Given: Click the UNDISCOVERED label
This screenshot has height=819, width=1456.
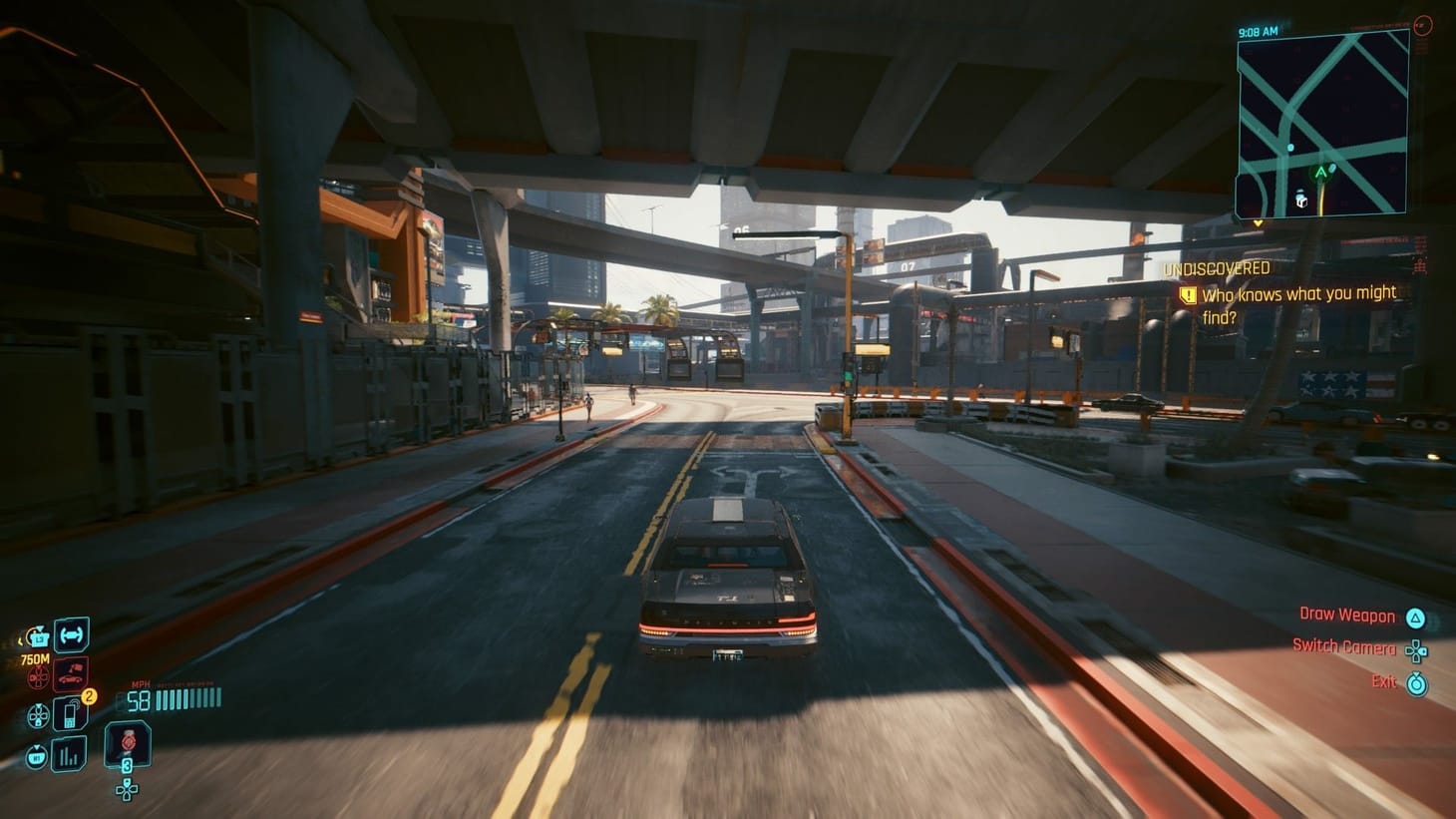Looking at the screenshot, I should 1216,268.
